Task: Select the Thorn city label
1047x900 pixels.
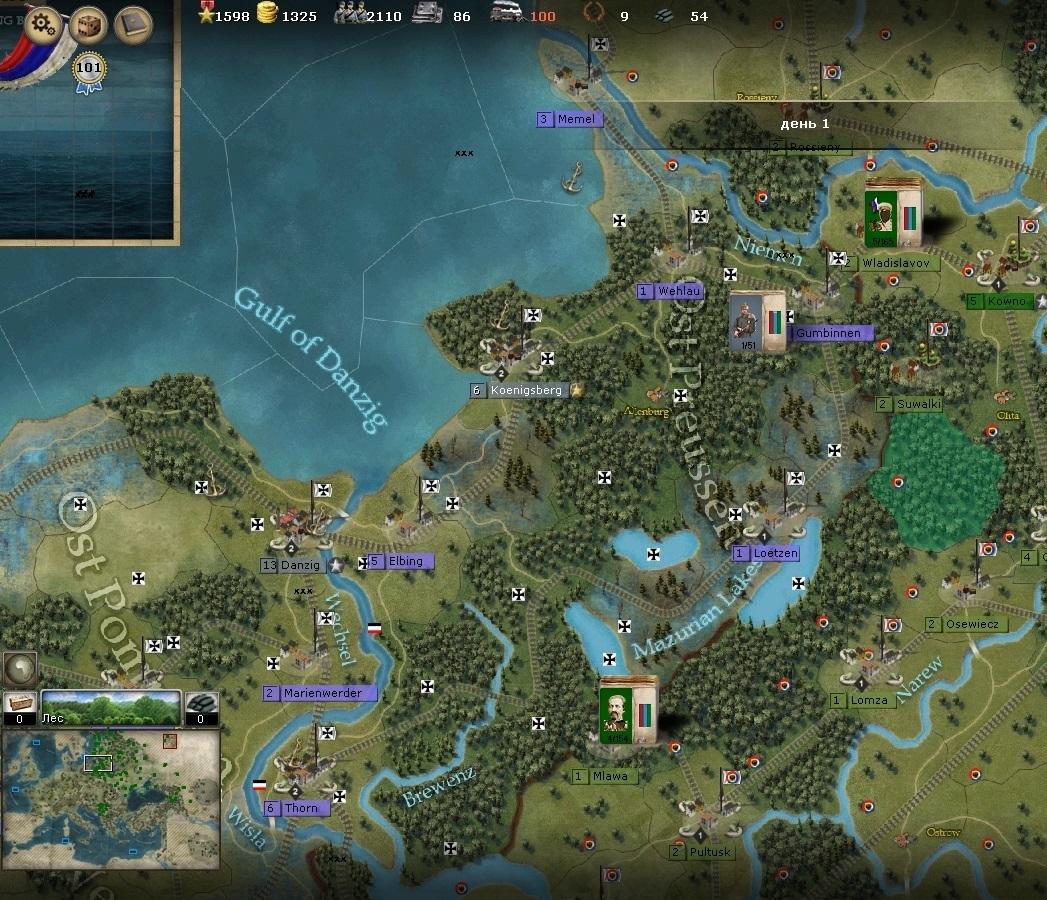Action: [300, 808]
